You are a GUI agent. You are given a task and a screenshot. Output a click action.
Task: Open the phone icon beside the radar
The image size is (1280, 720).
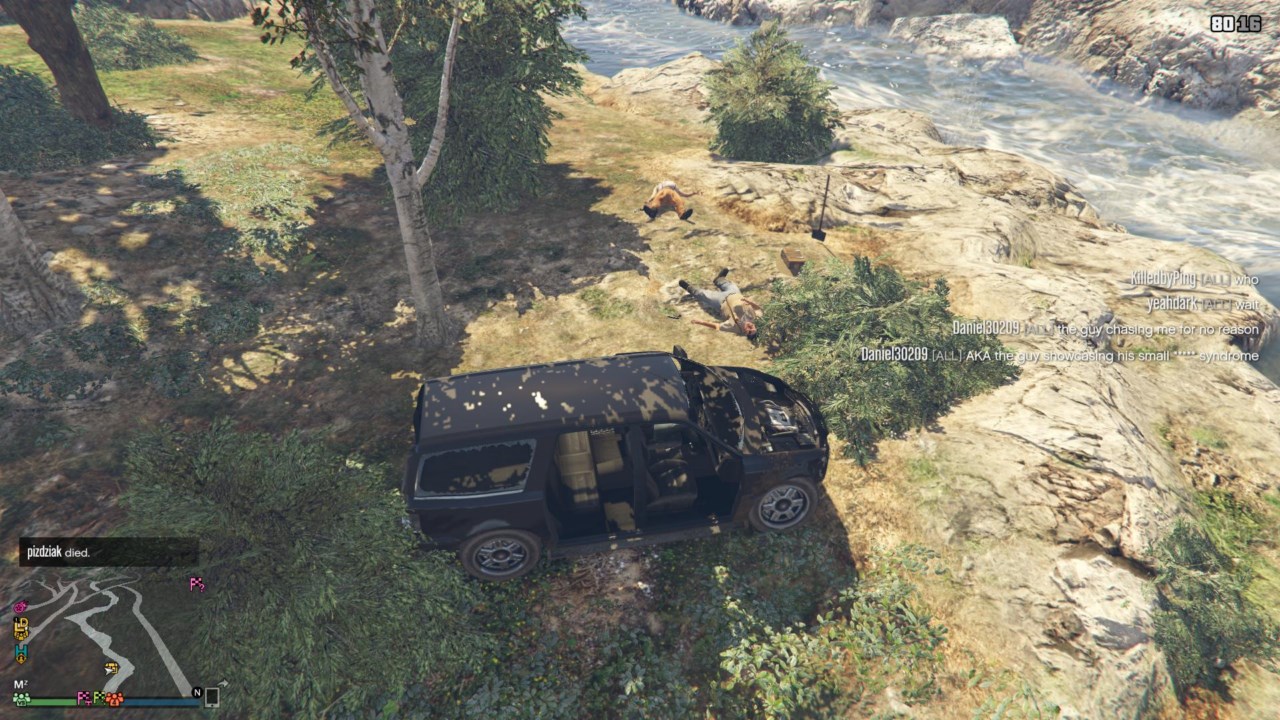(212, 697)
